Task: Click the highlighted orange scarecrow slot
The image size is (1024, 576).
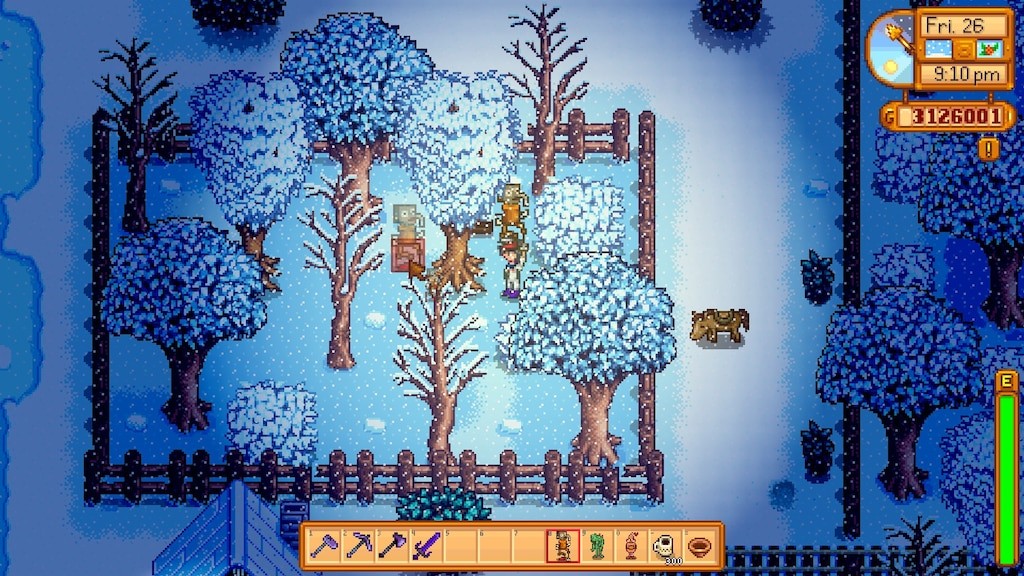Action: [x=563, y=546]
